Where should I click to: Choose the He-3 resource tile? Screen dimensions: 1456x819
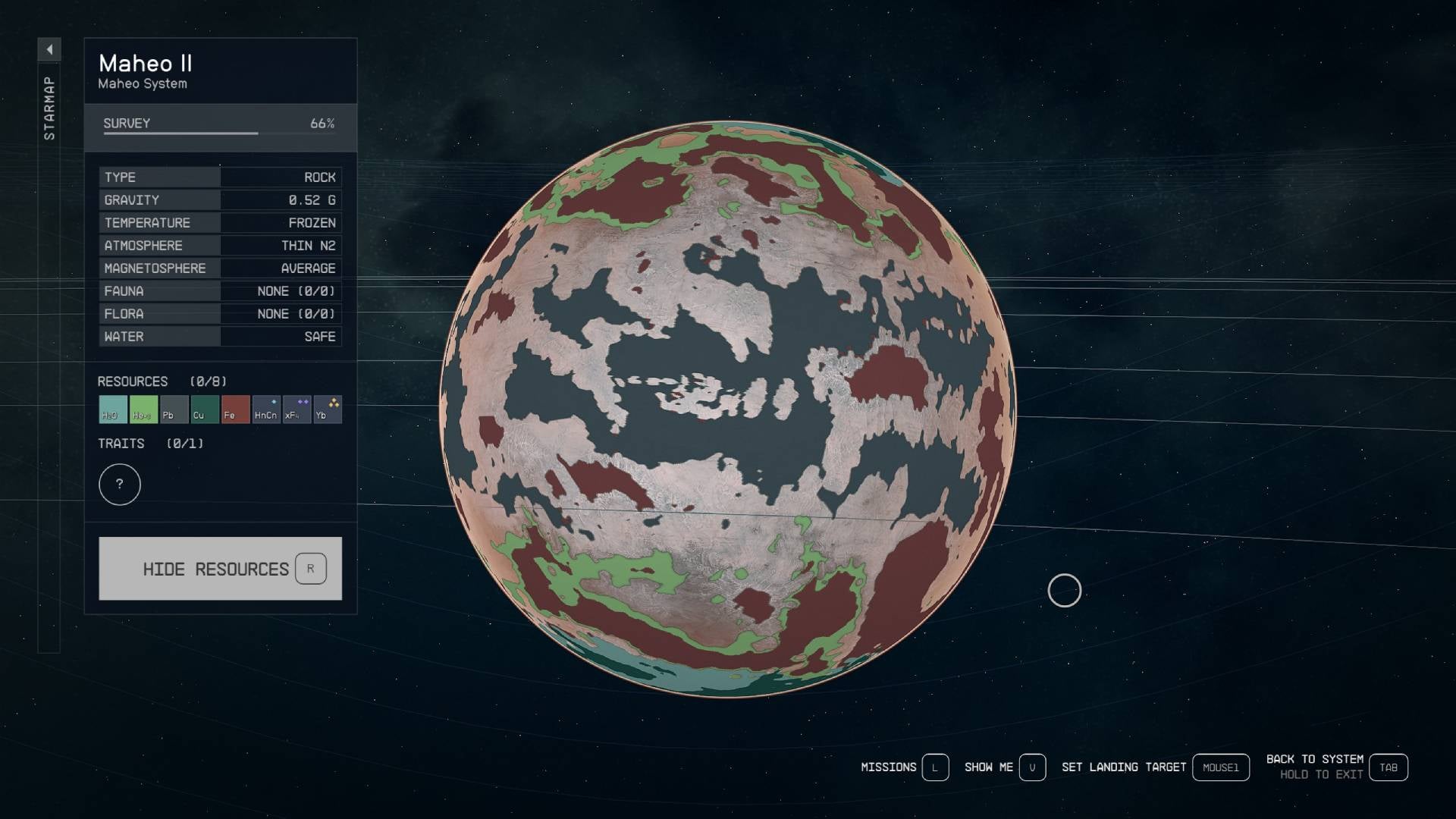pos(143,409)
